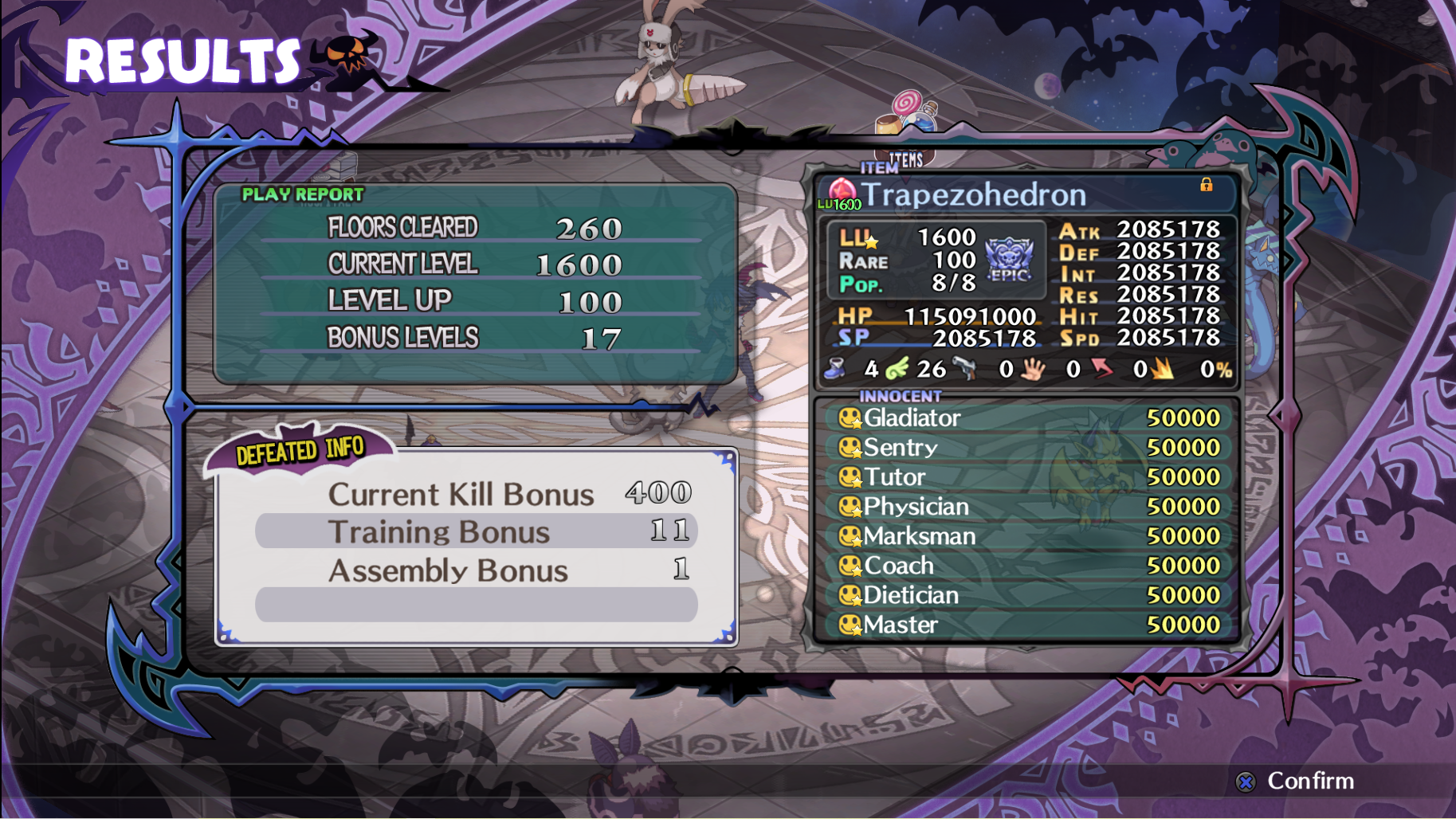The width and height of the screenshot is (1456, 819).
Task: Highlight the Training Bonus row
Action: (x=476, y=531)
